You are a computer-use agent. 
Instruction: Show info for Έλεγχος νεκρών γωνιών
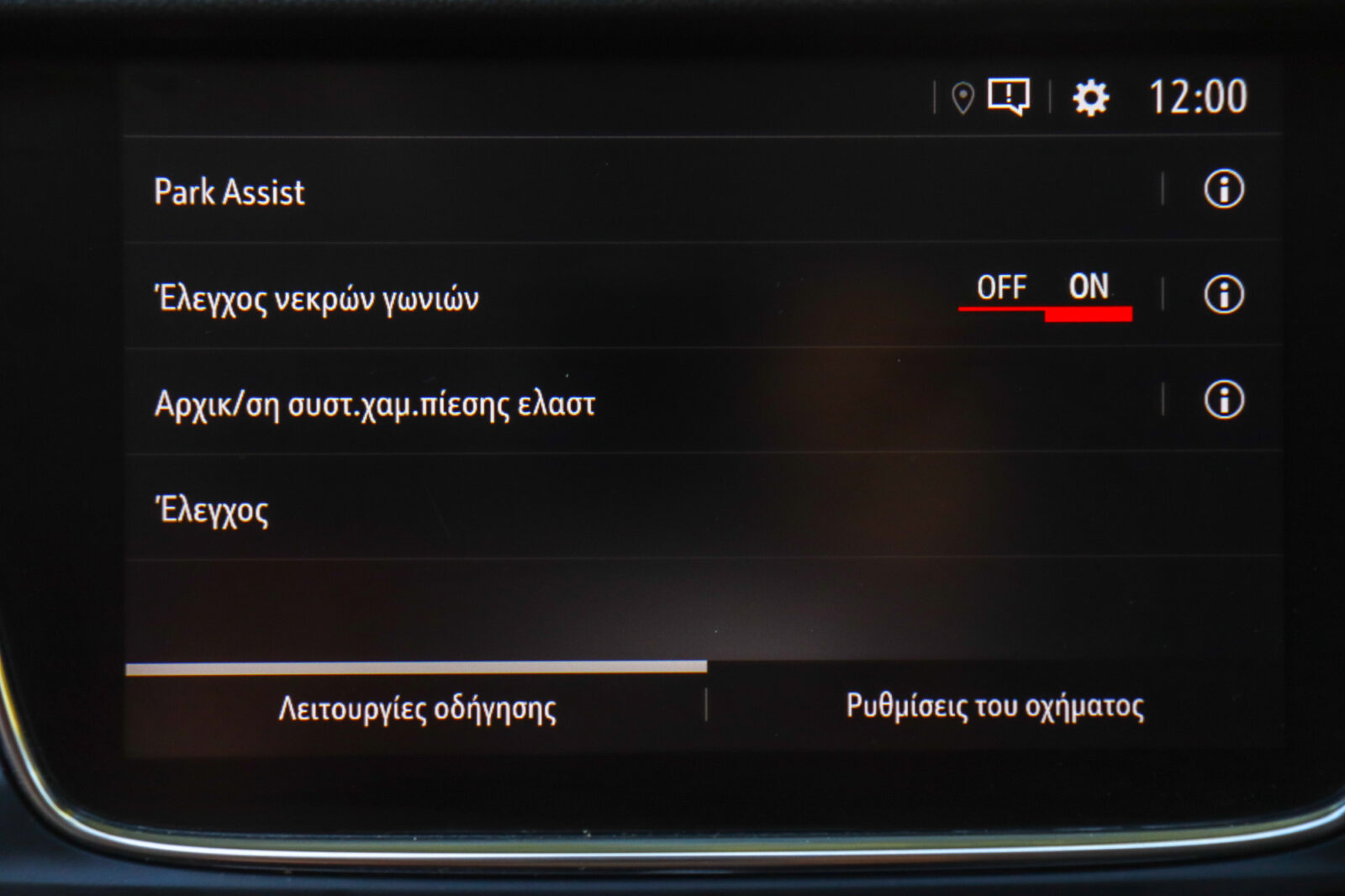pyautogui.click(x=1223, y=294)
